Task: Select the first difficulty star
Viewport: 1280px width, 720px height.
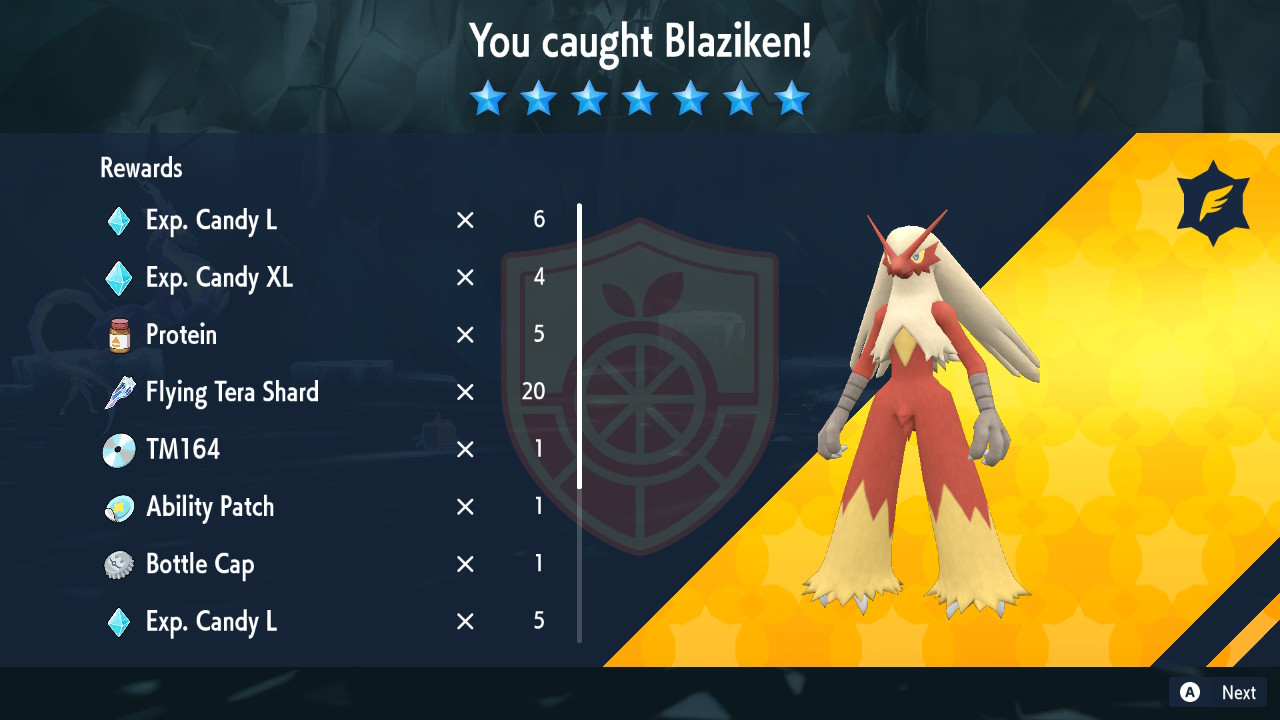Action: click(x=488, y=98)
